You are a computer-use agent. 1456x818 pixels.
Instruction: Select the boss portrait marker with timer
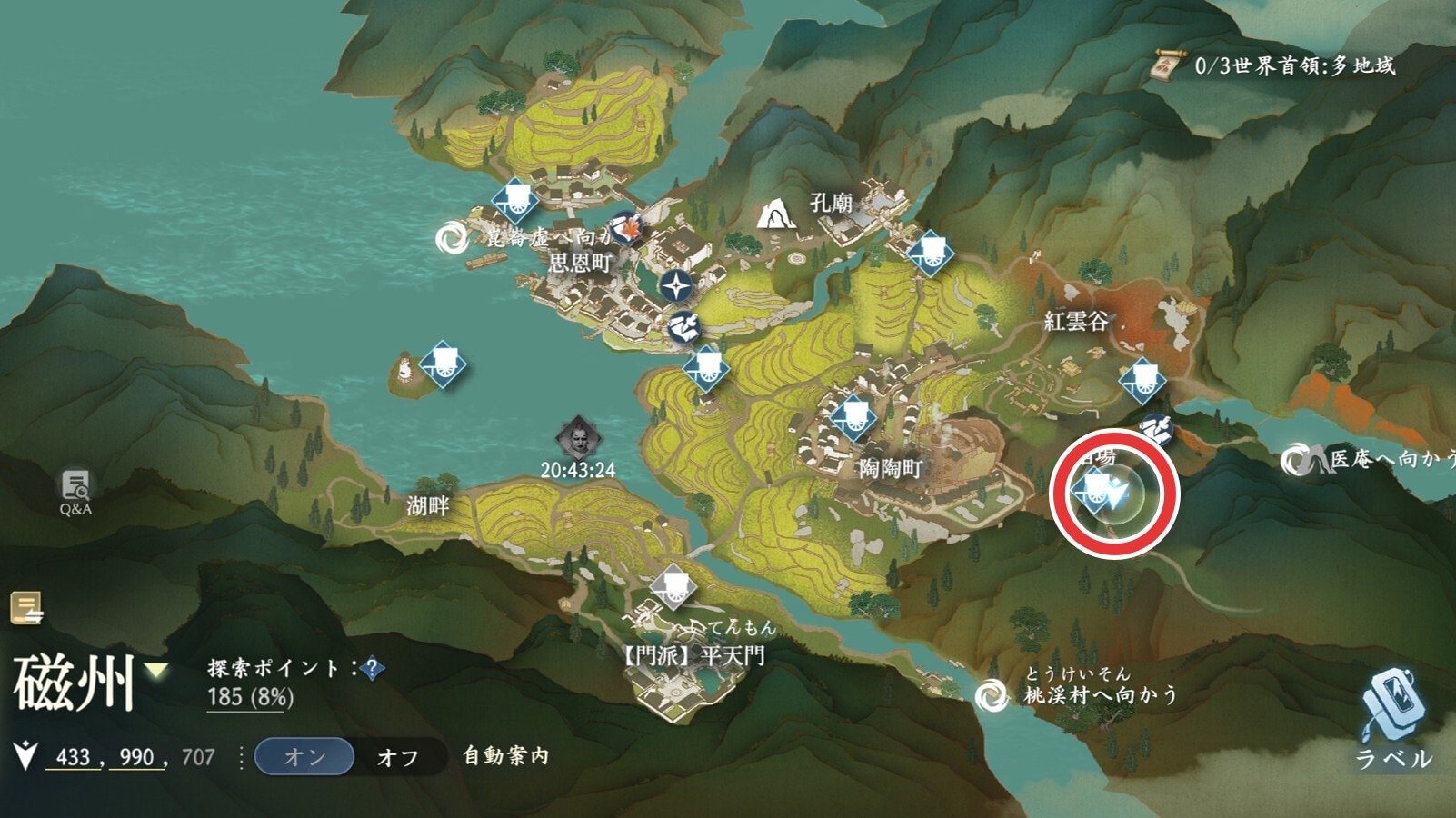point(579,440)
